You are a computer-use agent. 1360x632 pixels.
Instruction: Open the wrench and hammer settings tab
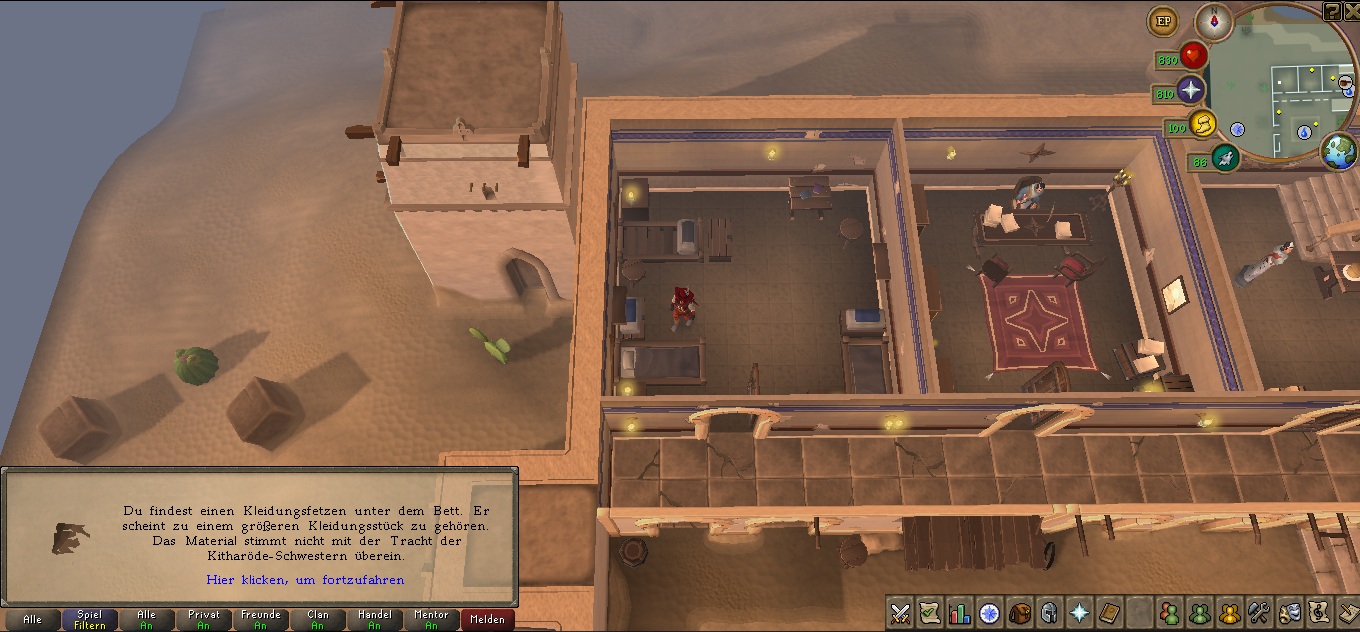[x=1259, y=612]
